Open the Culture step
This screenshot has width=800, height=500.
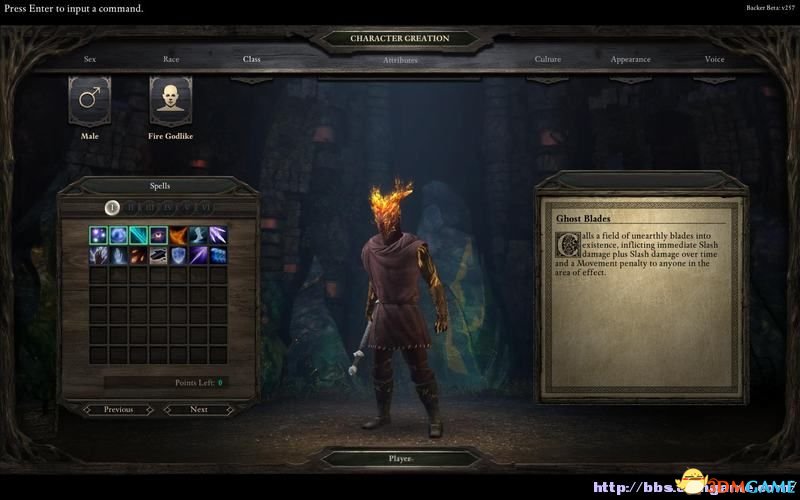coord(548,59)
